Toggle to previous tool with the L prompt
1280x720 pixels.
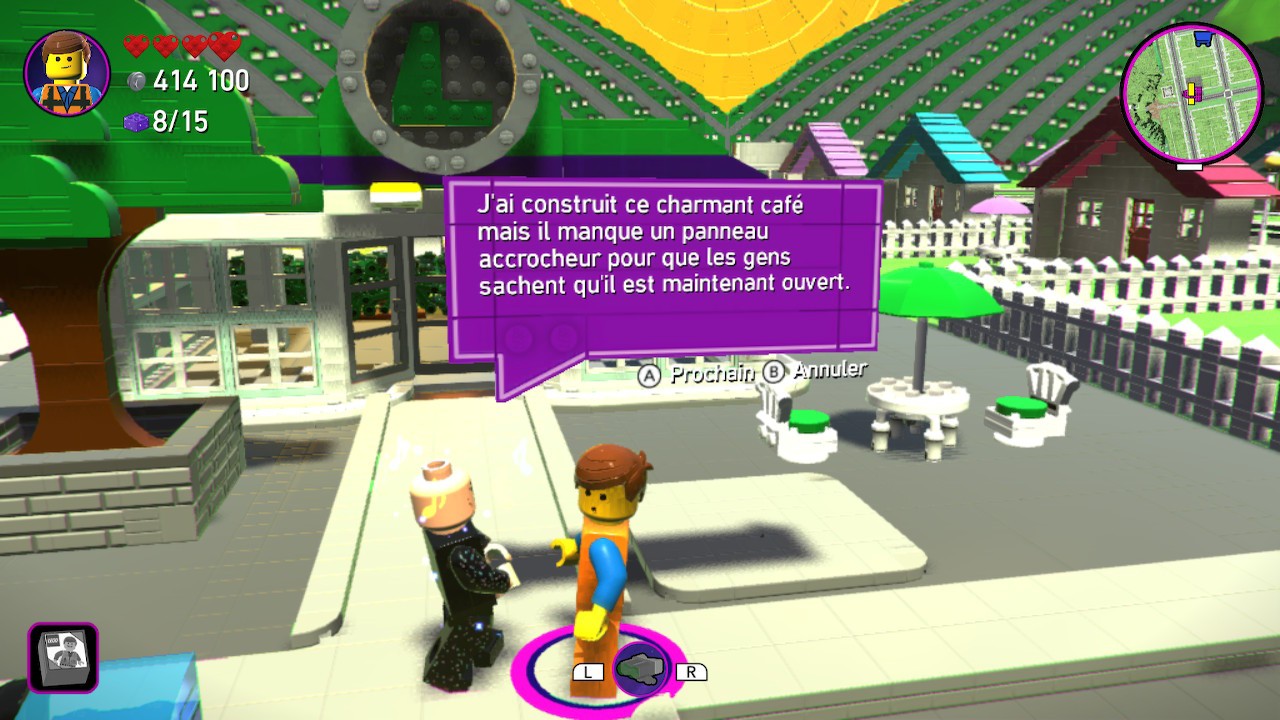pyautogui.click(x=588, y=671)
